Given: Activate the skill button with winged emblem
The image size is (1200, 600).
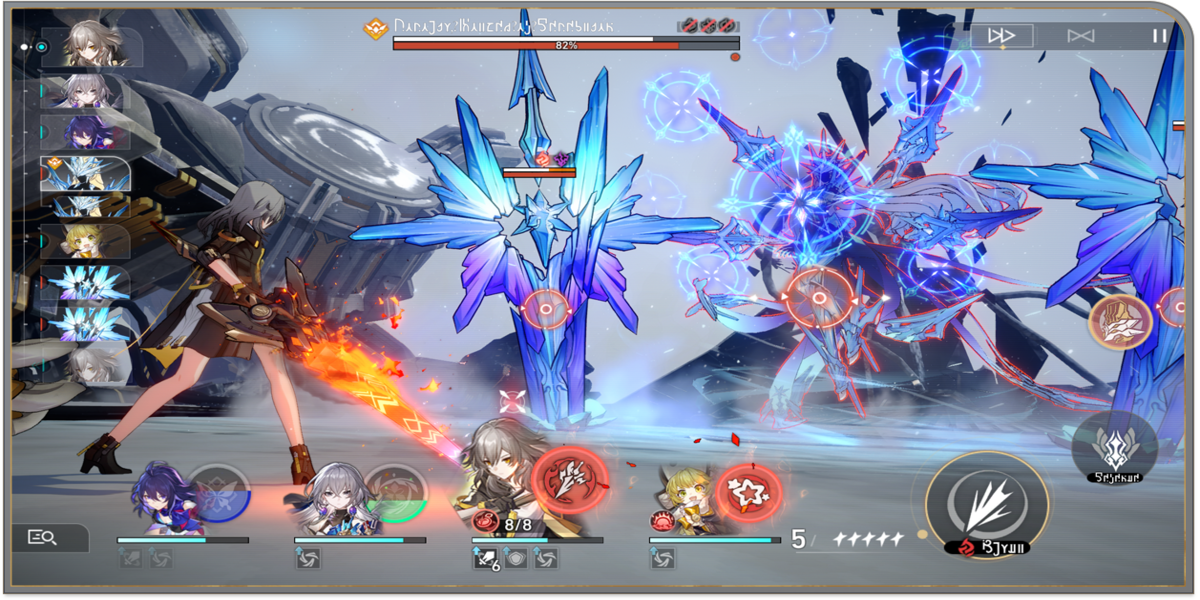Looking at the screenshot, I should (1114, 445).
